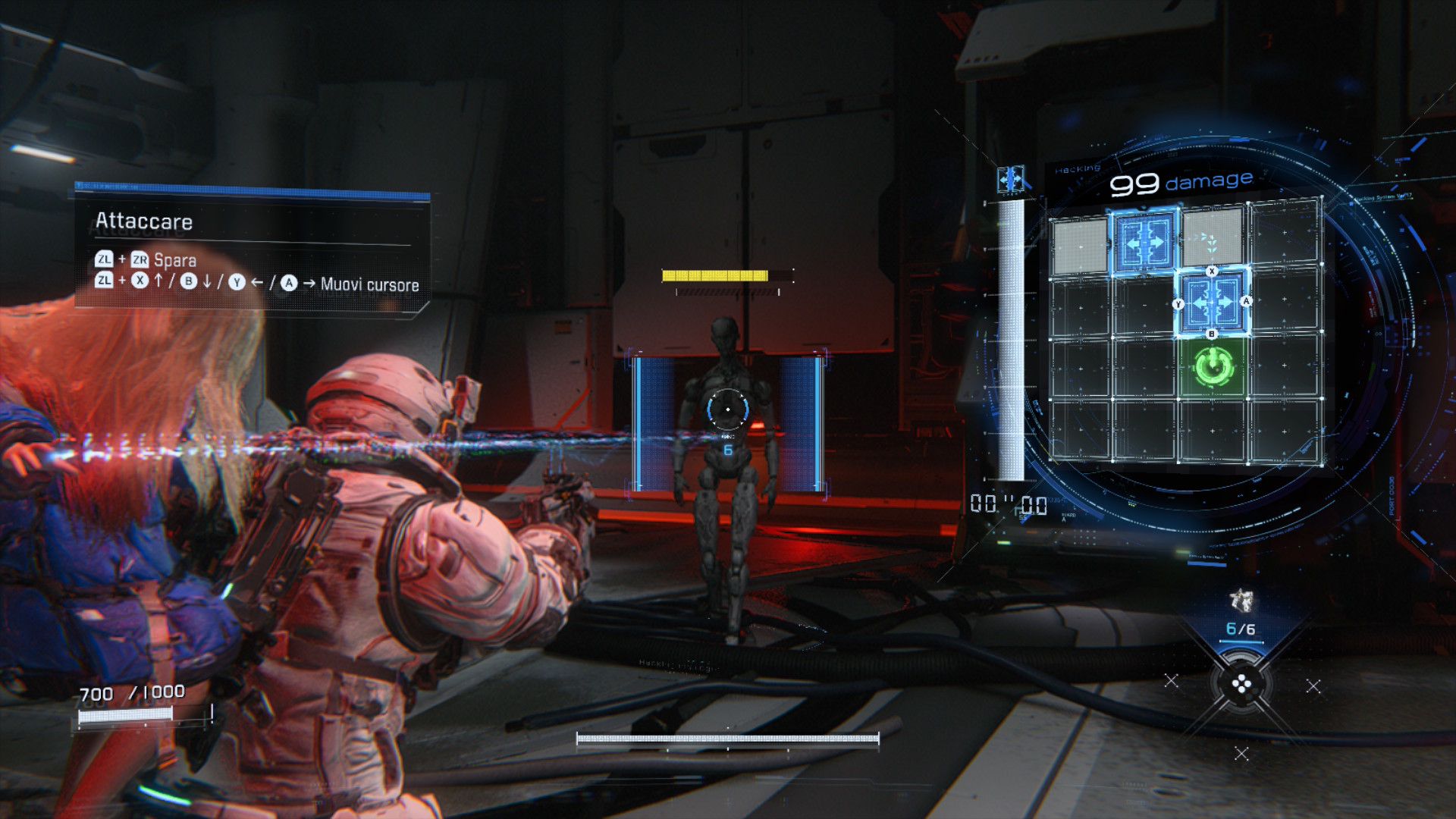Select the blue arrow tile in the top row

pyautogui.click(x=1145, y=242)
